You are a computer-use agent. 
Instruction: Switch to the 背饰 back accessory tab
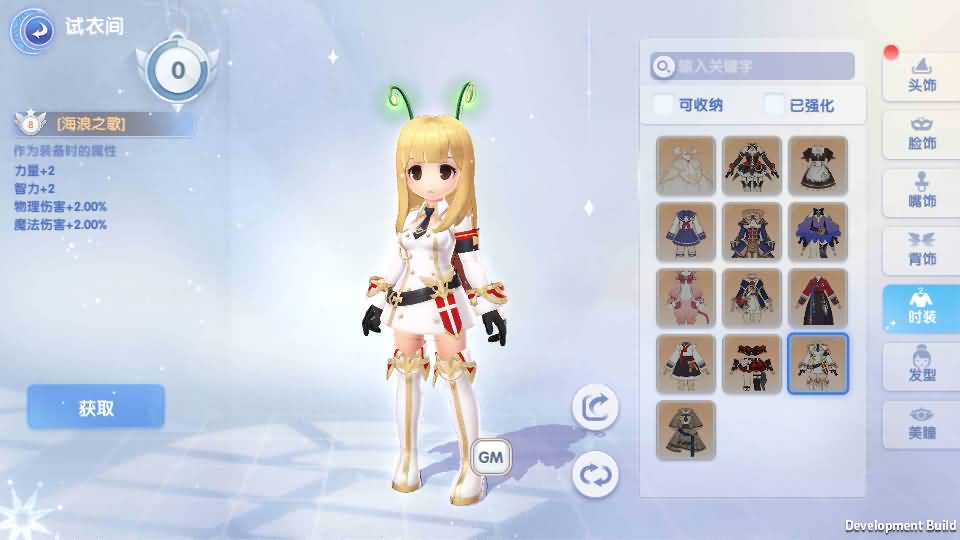tap(921, 249)
